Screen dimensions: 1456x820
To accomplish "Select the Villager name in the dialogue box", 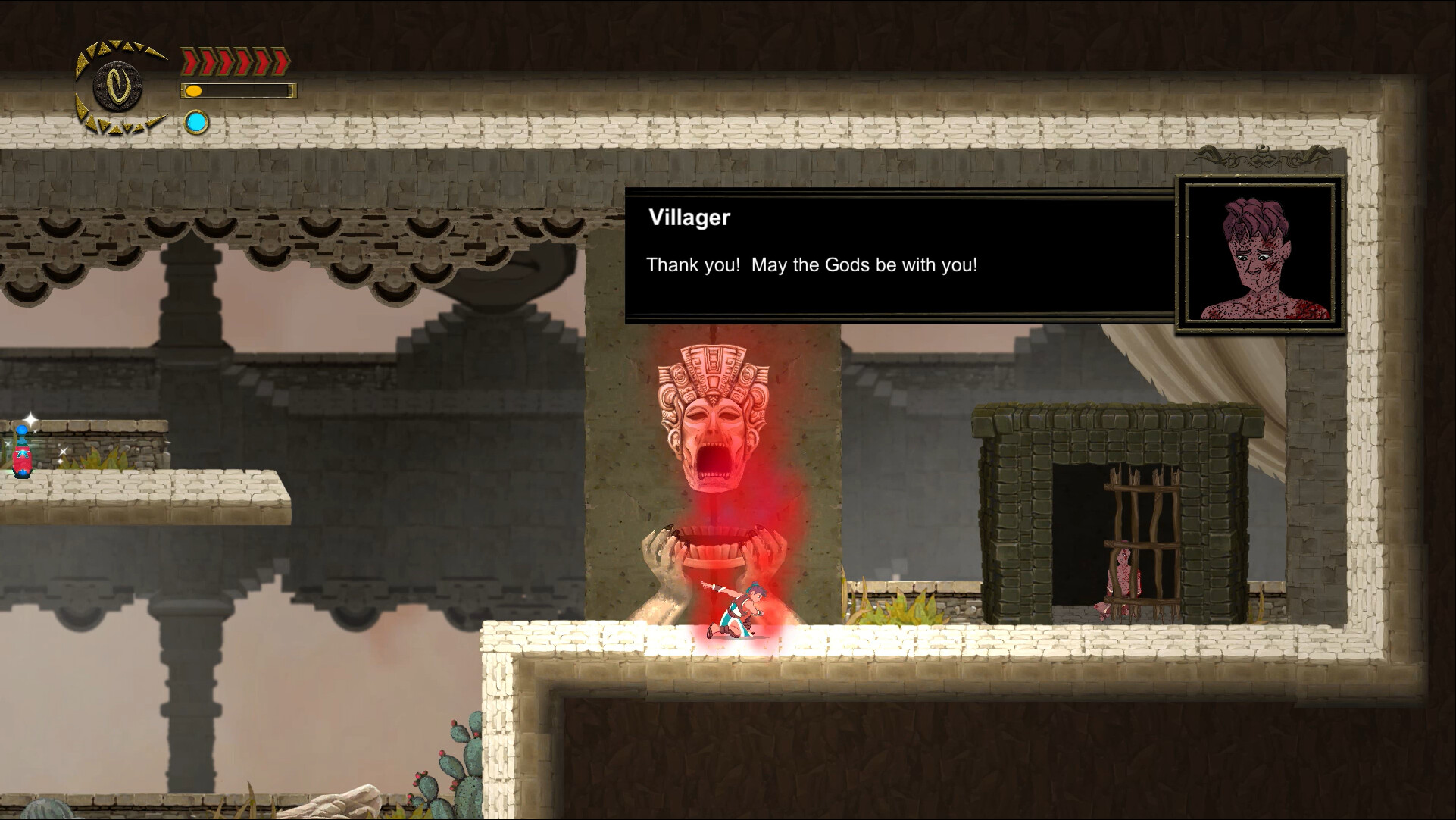I will pos(690,218).
